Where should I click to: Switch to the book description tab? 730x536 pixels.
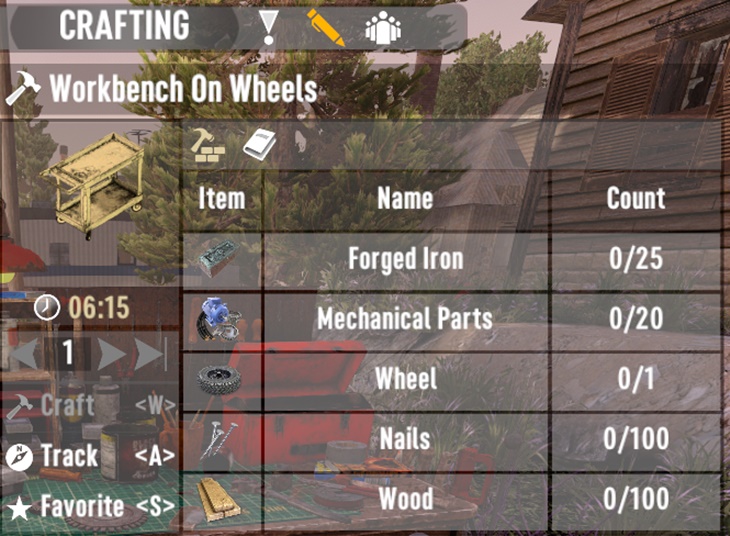(x=259, y=146)
